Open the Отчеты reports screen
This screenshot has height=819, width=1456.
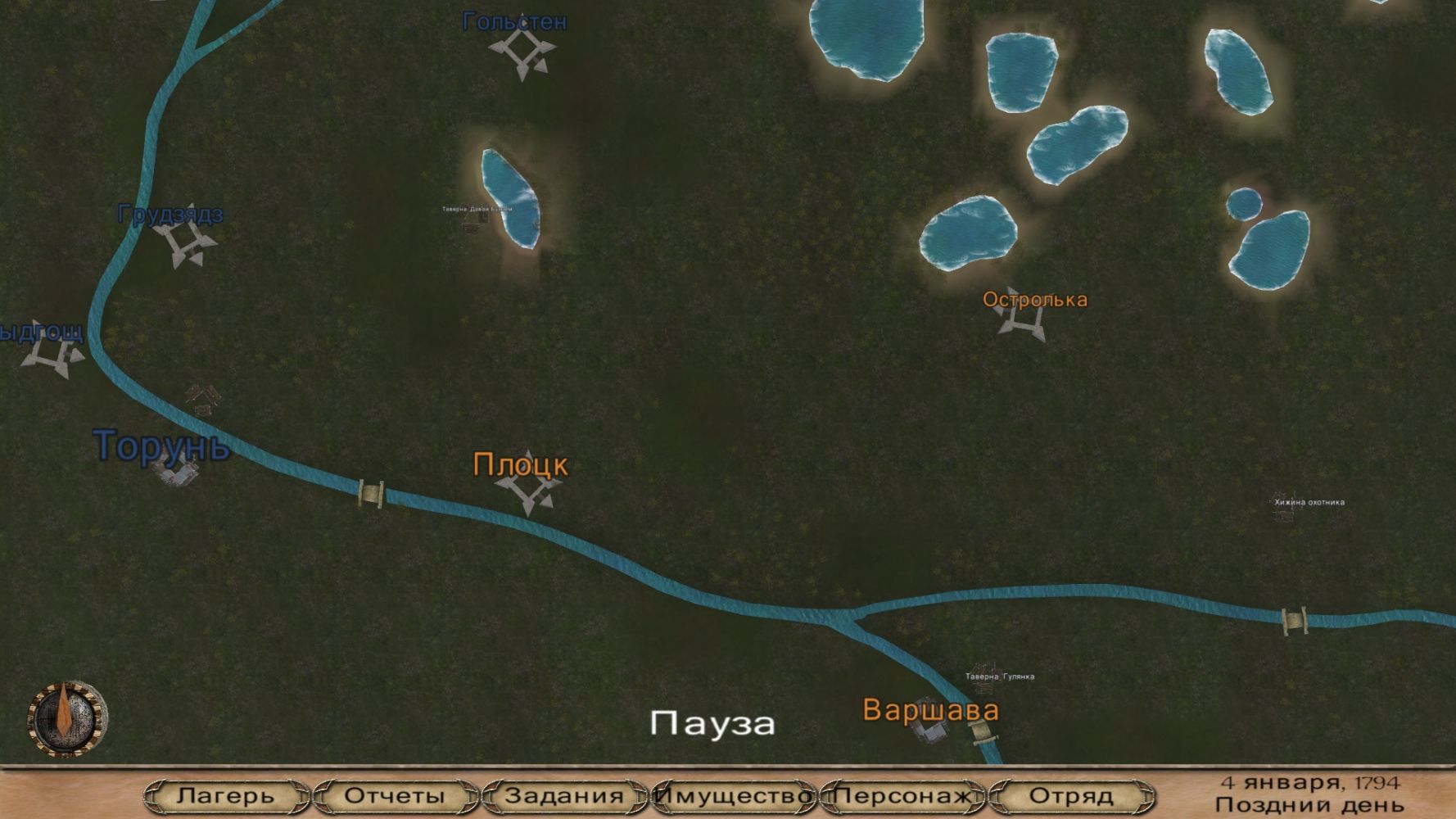coord(395,795)
